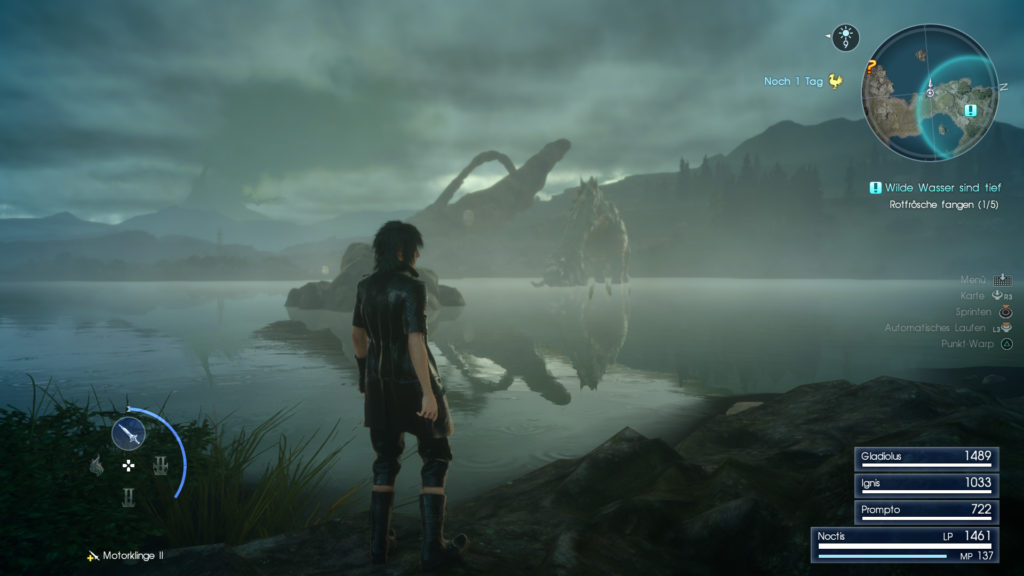The width and height of the screenshot is (1024, 576).
Task: Select Ignis in the party list
Action: pyautogui.click(x=926, y=483)
